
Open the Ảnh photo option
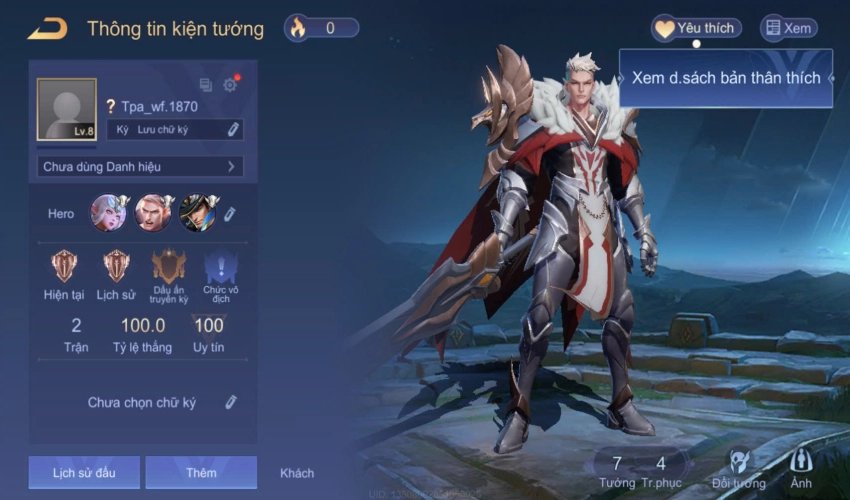point(801,465)
